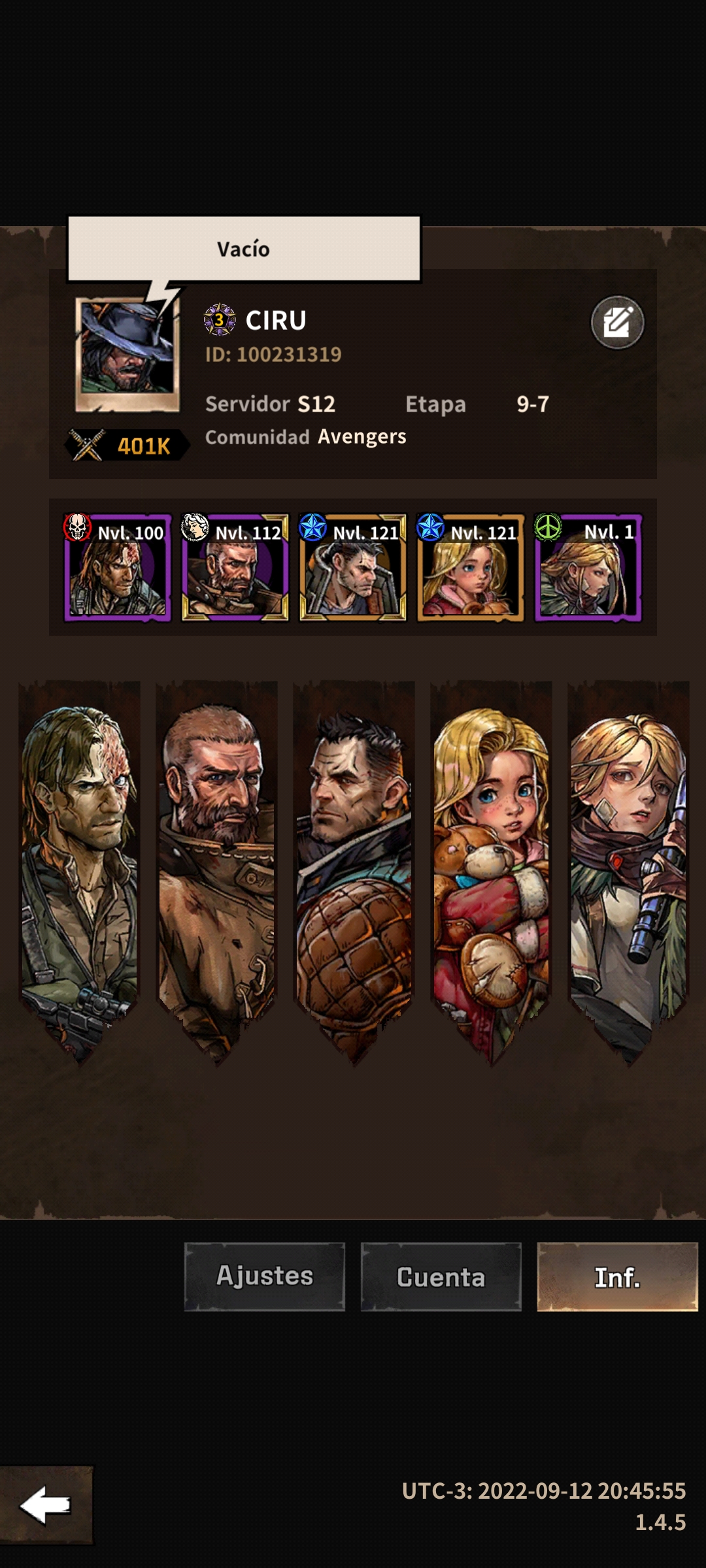Choose the Nvl. 121 blonde girl tile
Image resolution: width=706 pixels, height=1568 pixels.
click(471, 567)
